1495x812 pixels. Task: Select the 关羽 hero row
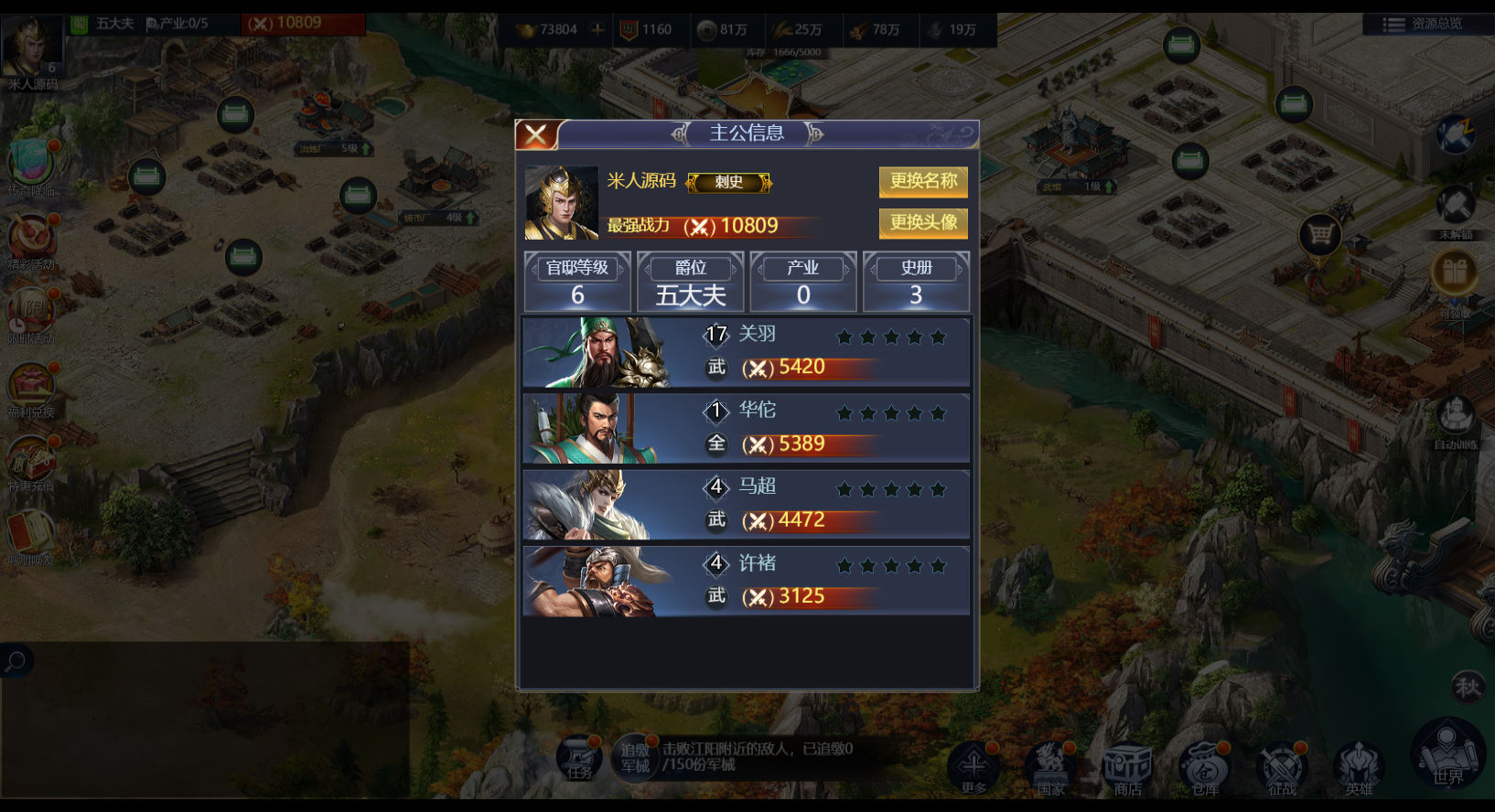(x=746, y=352)
